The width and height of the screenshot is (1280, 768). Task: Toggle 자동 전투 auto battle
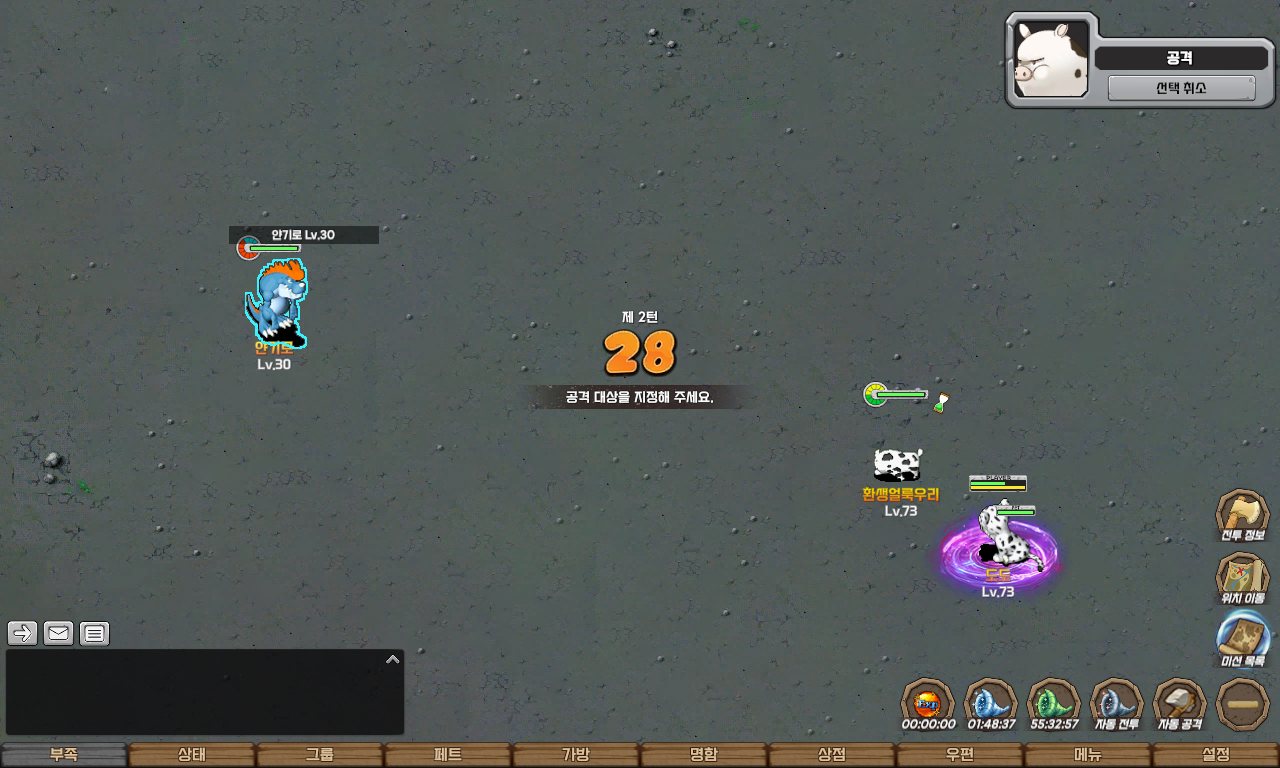(1116, 702)
